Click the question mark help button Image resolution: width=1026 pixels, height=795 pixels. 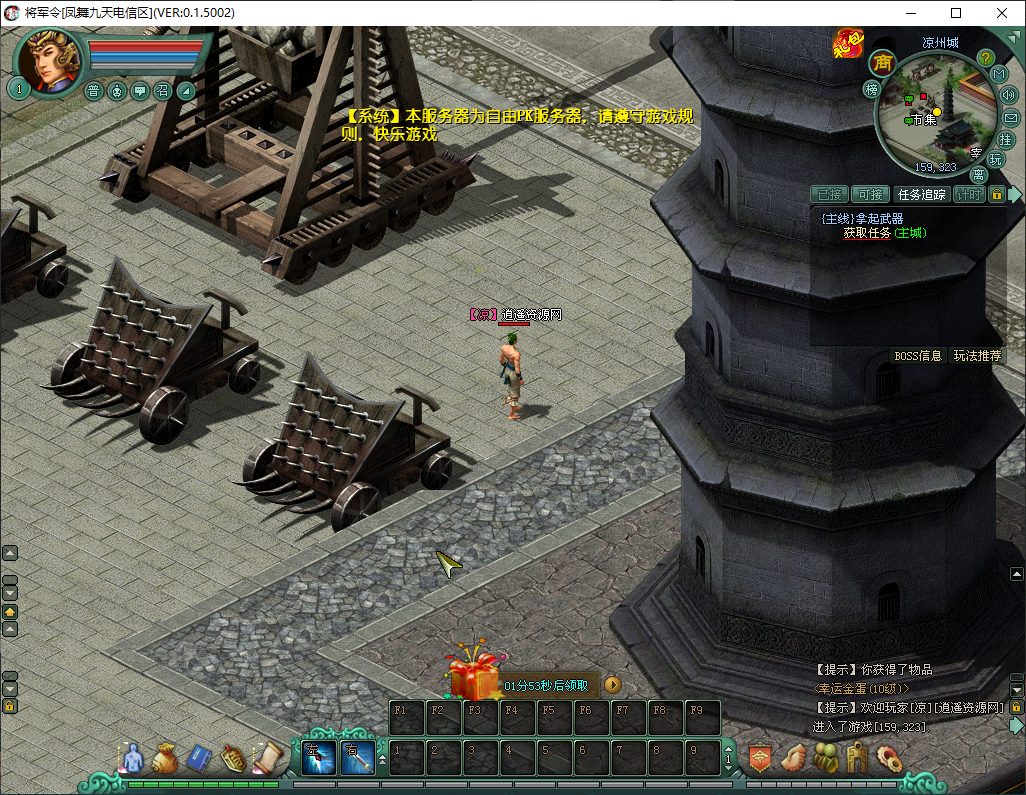pyautogui.click(x=985, y=58)
